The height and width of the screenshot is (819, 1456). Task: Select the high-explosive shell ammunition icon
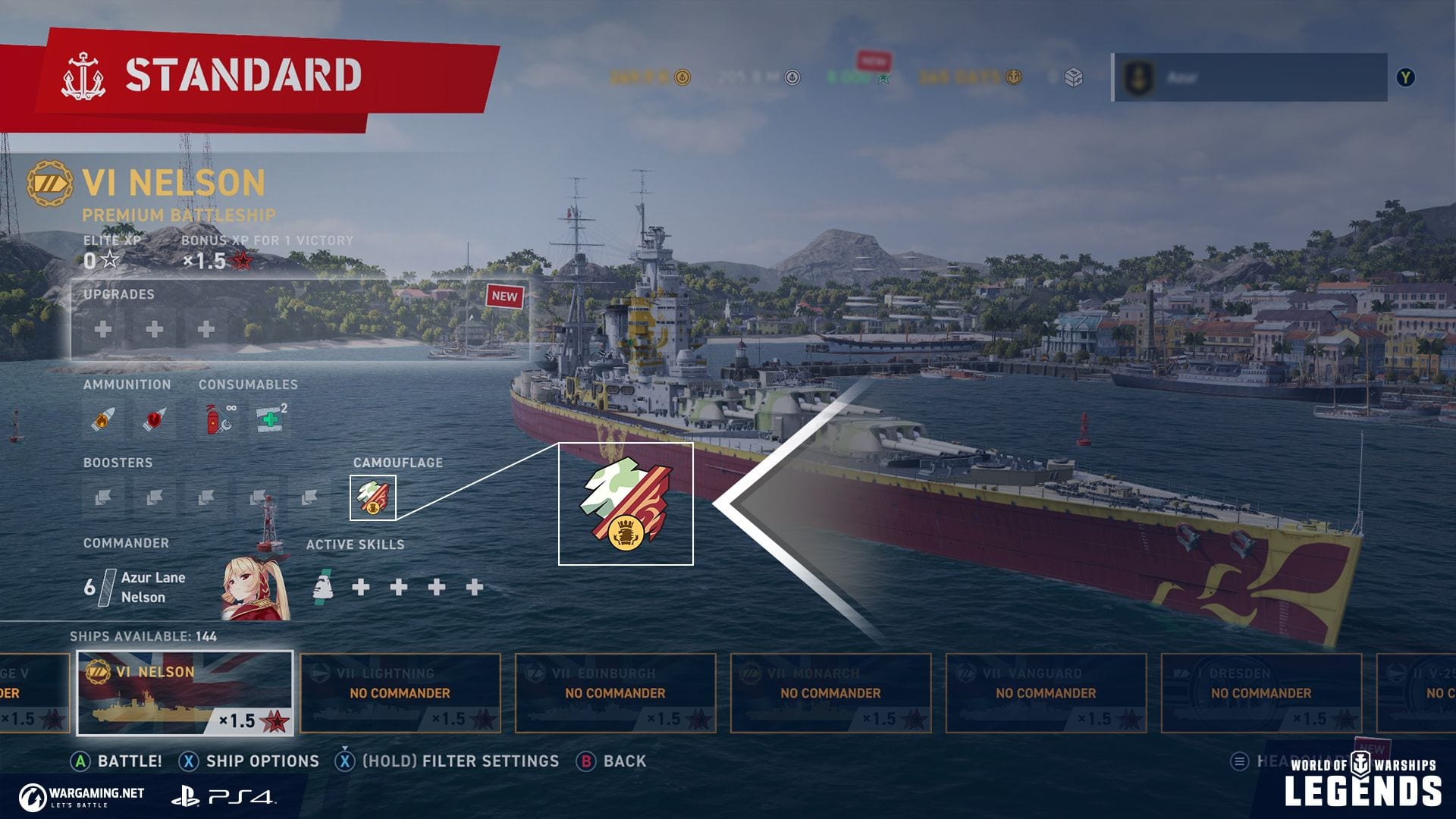(103, 419)
